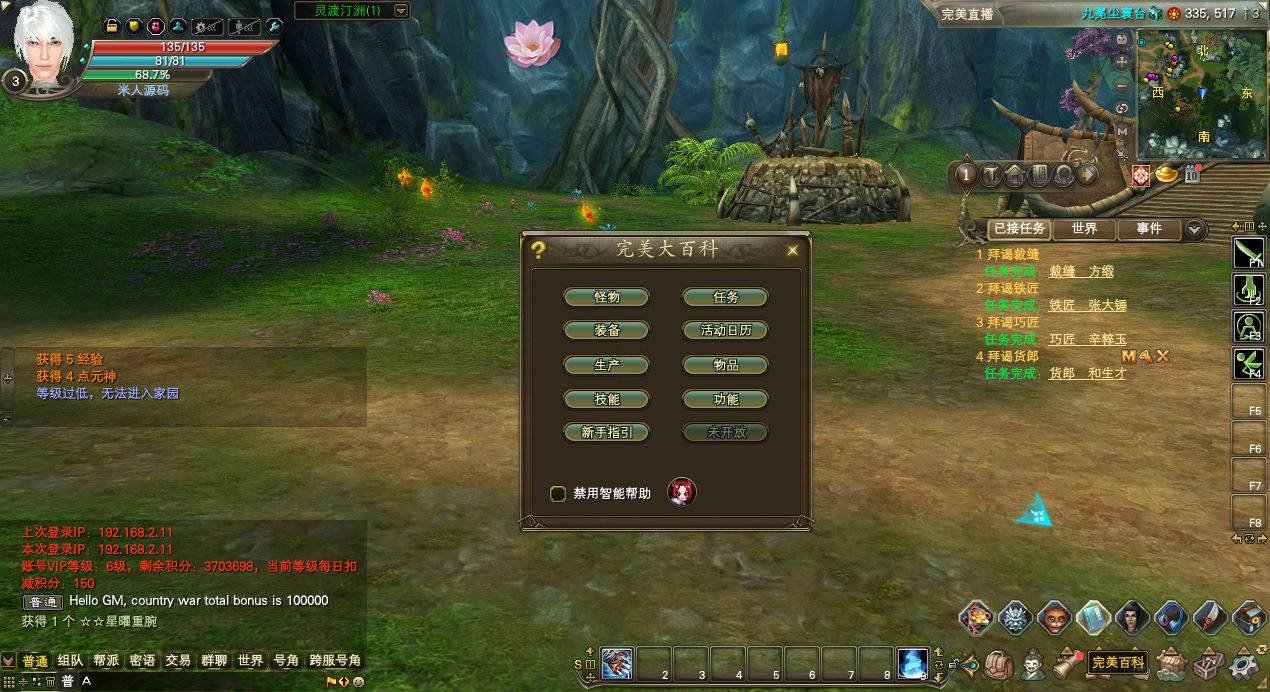This screenshot has width=1270, height=692.
Task: Open the 完美直播 panel
Action: [967, 14]
